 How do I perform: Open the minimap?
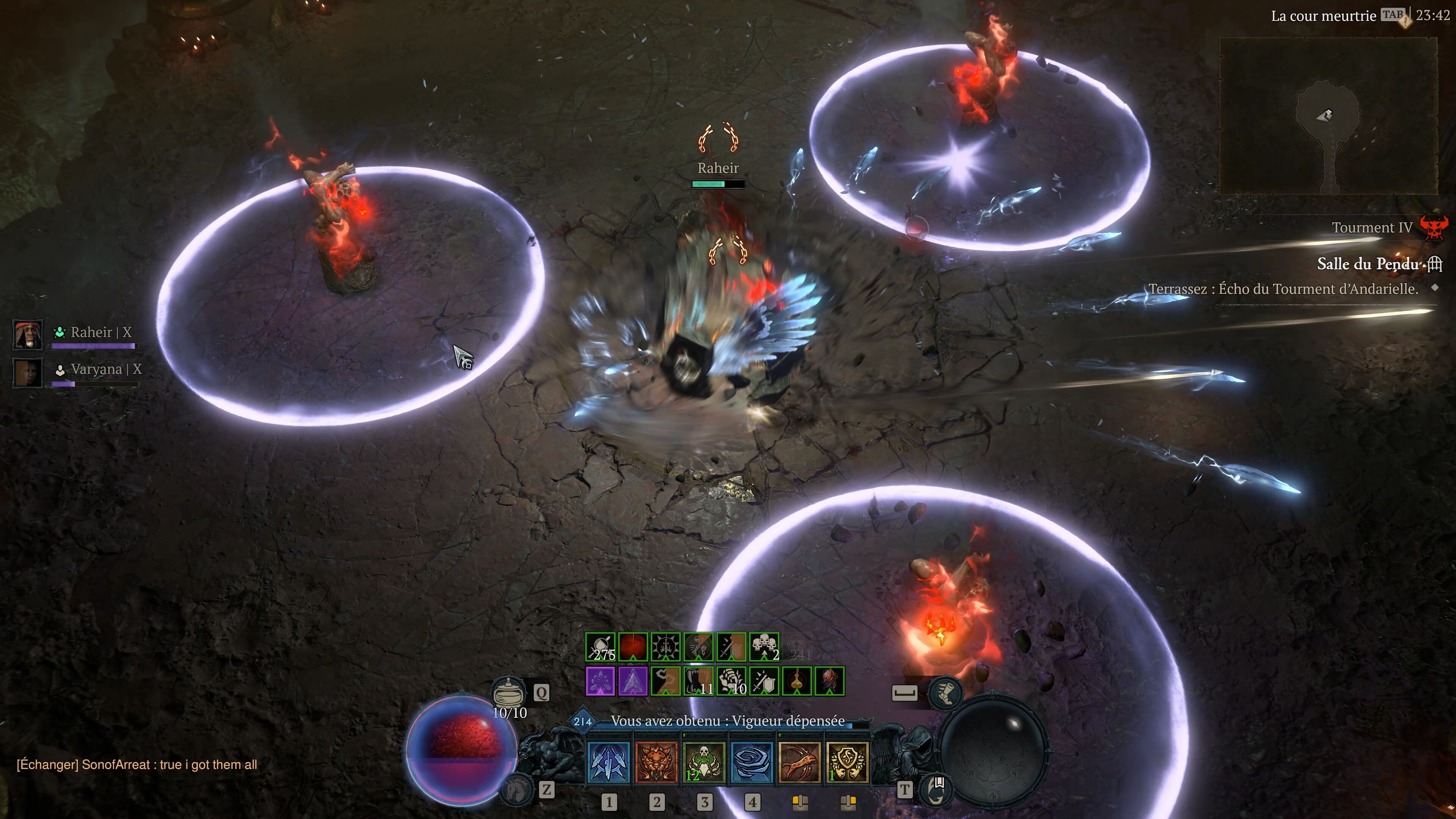1328,116
